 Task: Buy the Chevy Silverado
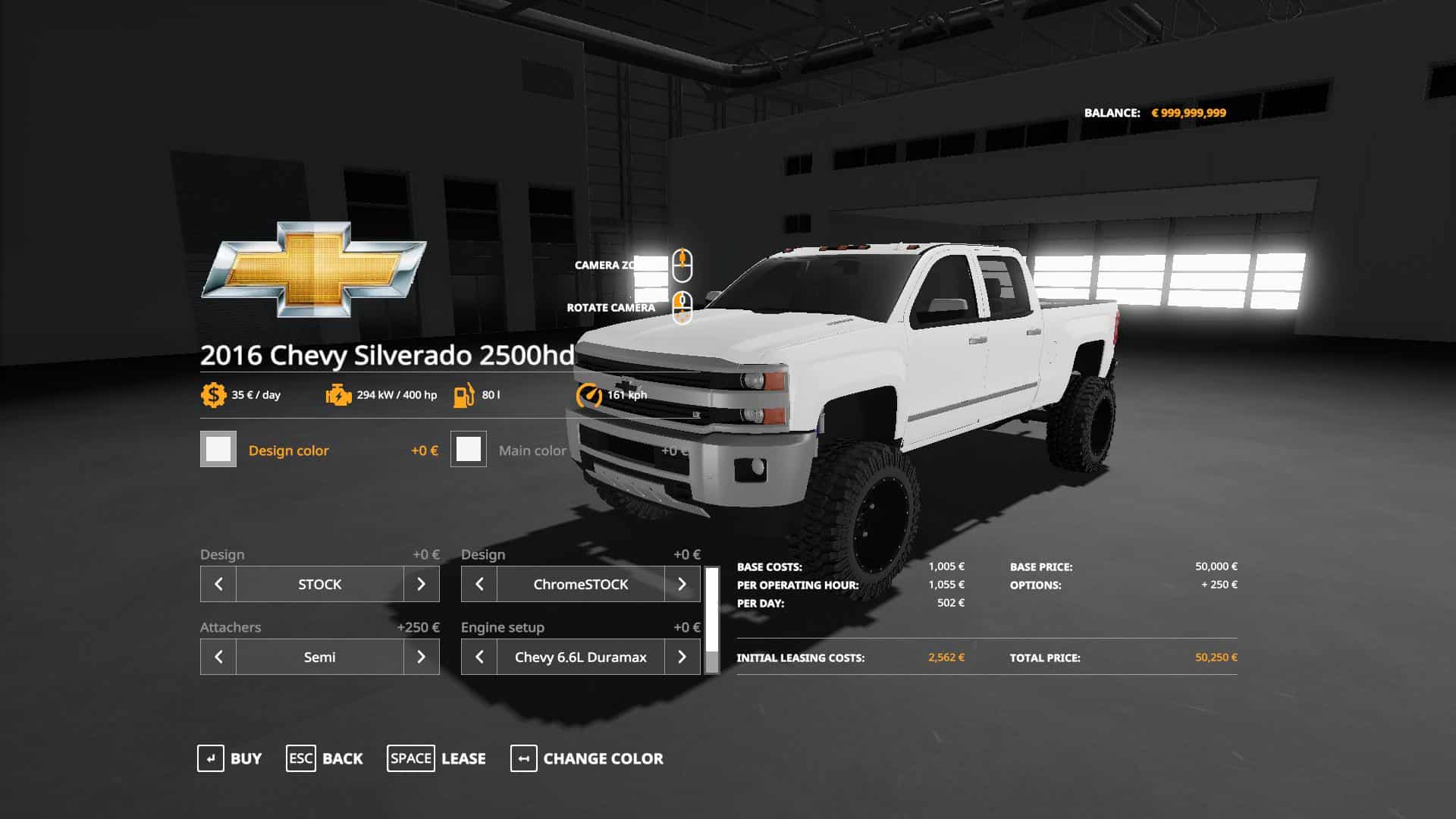point(230,758)
